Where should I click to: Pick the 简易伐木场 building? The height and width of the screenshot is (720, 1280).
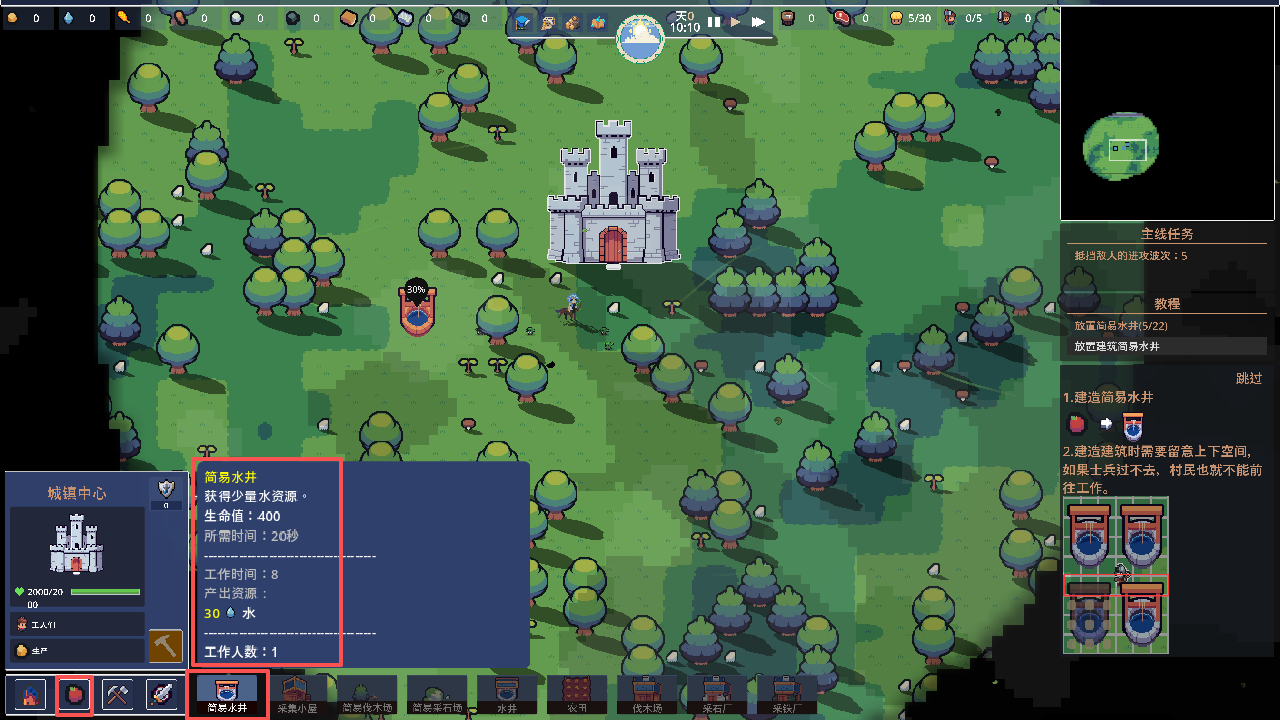367,694
